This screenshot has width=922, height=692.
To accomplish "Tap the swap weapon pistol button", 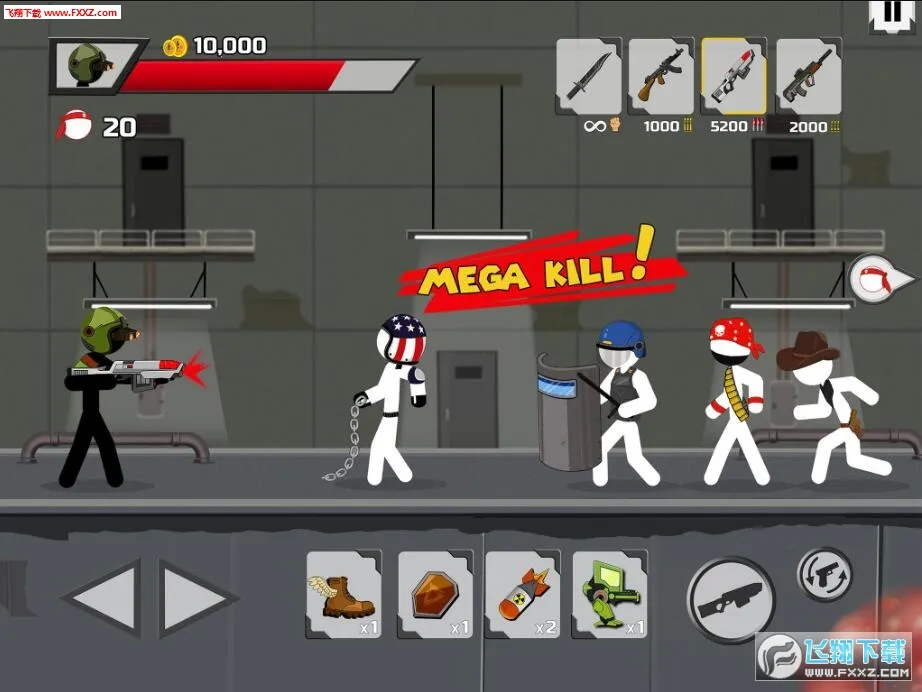I will [x=825, y=575].
